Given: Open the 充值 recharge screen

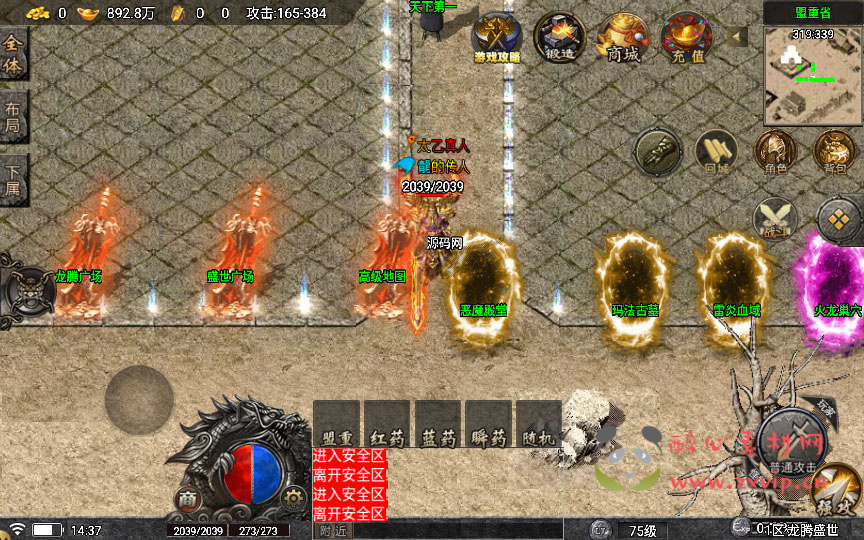Looking at the screenshot, I should (686, 38).
